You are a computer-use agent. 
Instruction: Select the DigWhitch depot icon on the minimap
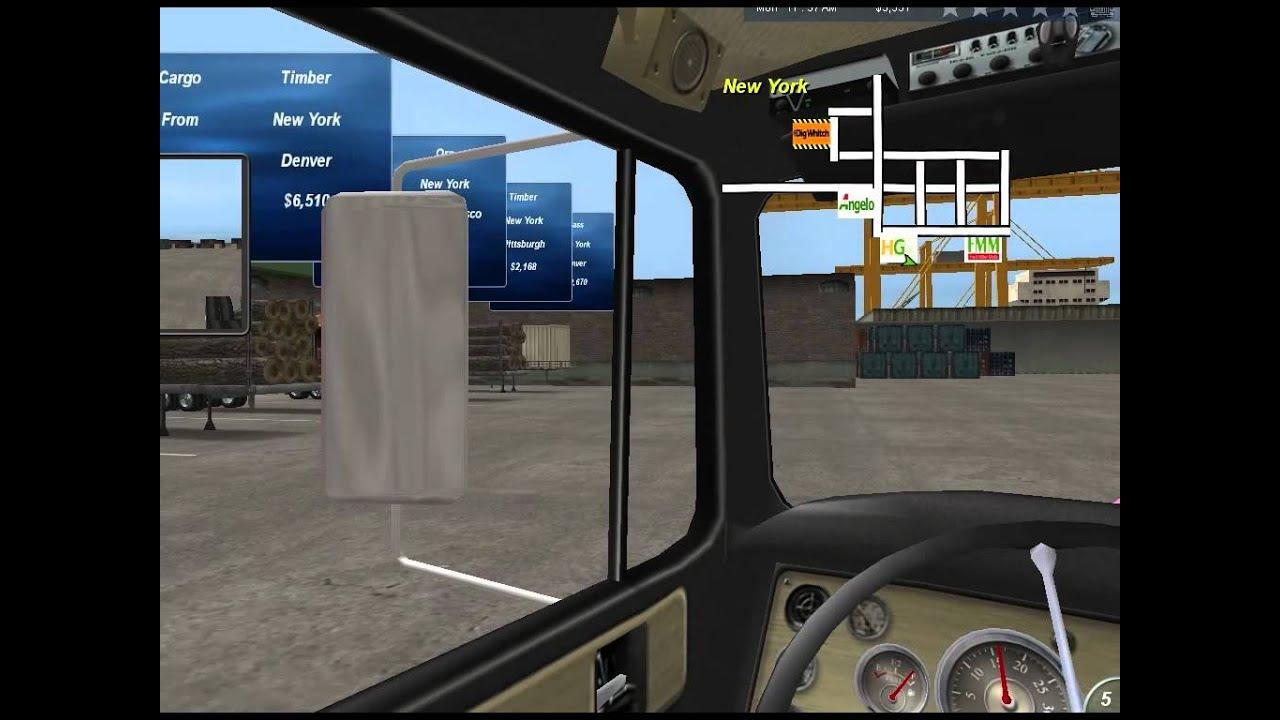(812, 135)
